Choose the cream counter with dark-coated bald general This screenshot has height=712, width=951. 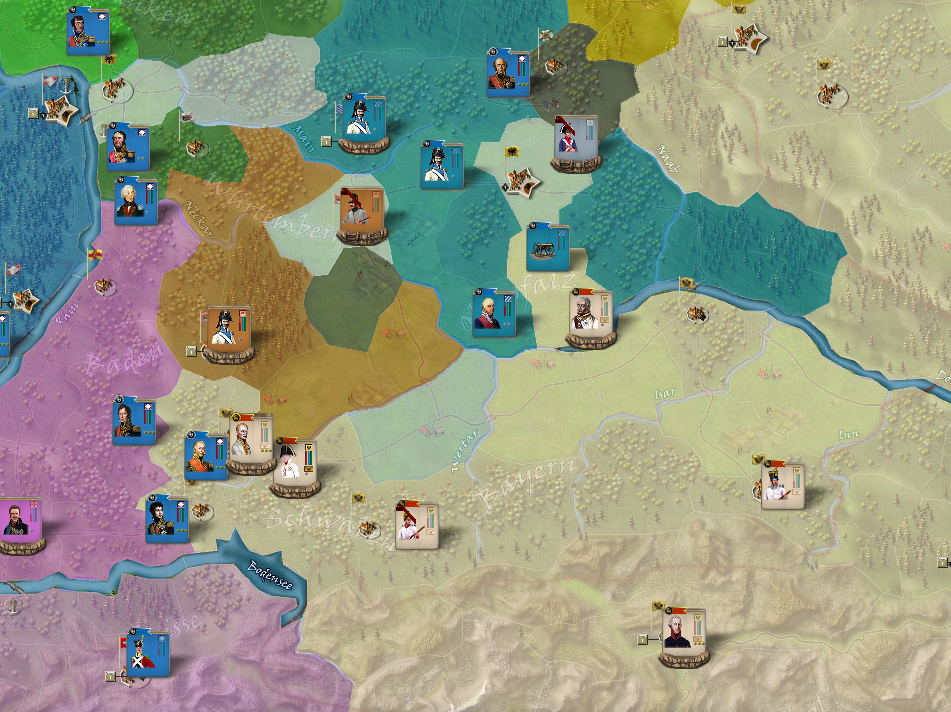pyautogui.click(x=684, y=631)
